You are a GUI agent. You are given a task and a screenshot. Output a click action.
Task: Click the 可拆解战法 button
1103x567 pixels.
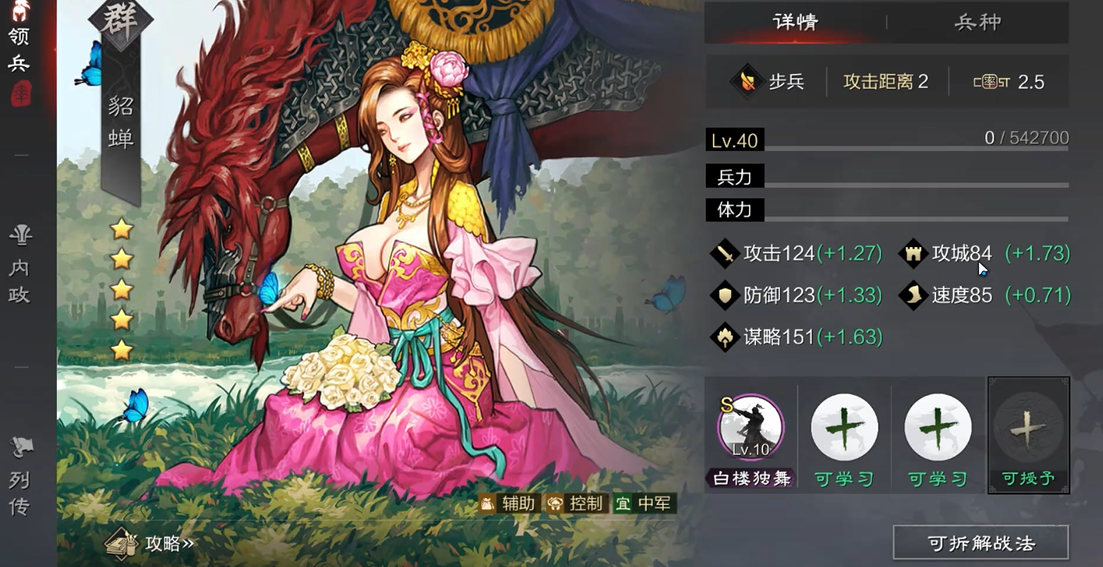click(980, 543)
